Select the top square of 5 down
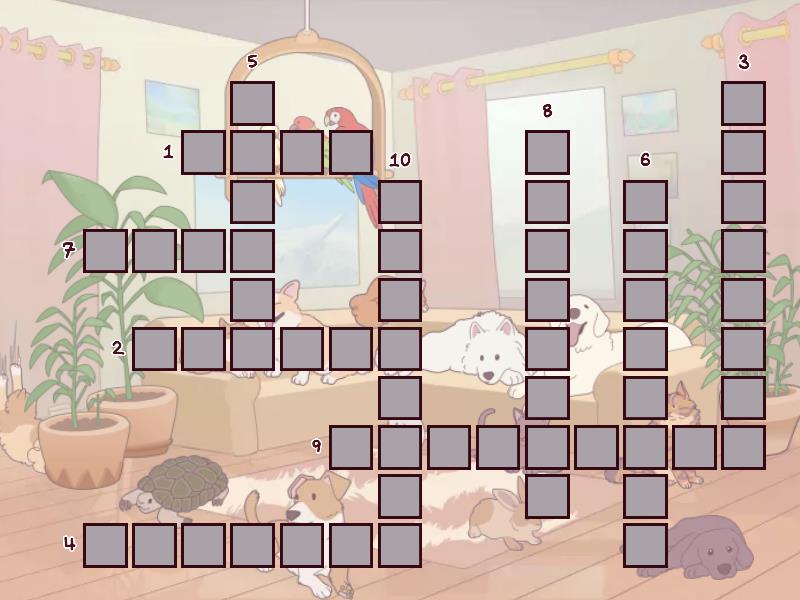This screenshot has height=600, width=800. [252, 103]
